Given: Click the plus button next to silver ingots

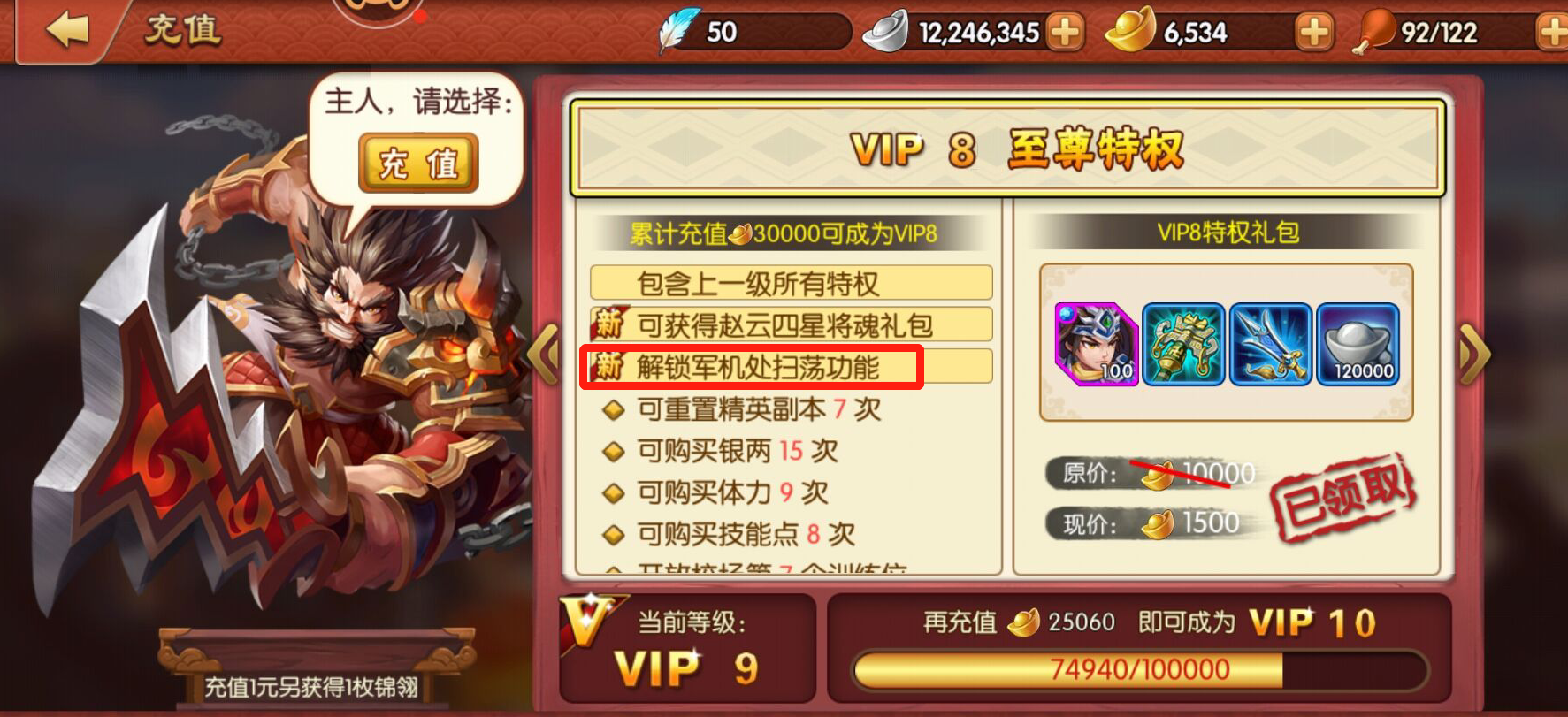Looking at the screenshot, I should click(x=1064, y=32).
